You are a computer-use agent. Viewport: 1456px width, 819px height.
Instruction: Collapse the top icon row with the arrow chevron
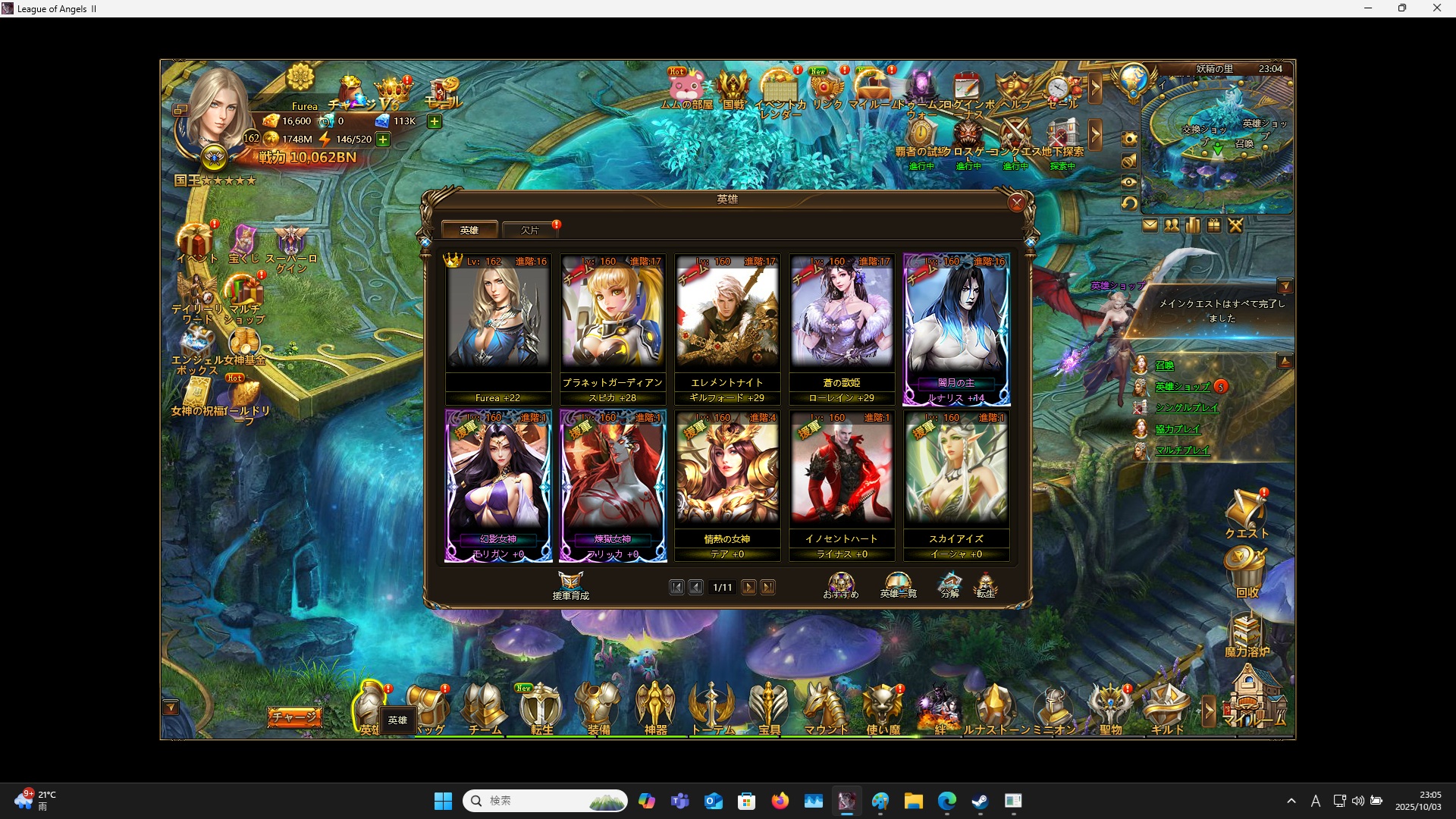(1097, 89)
